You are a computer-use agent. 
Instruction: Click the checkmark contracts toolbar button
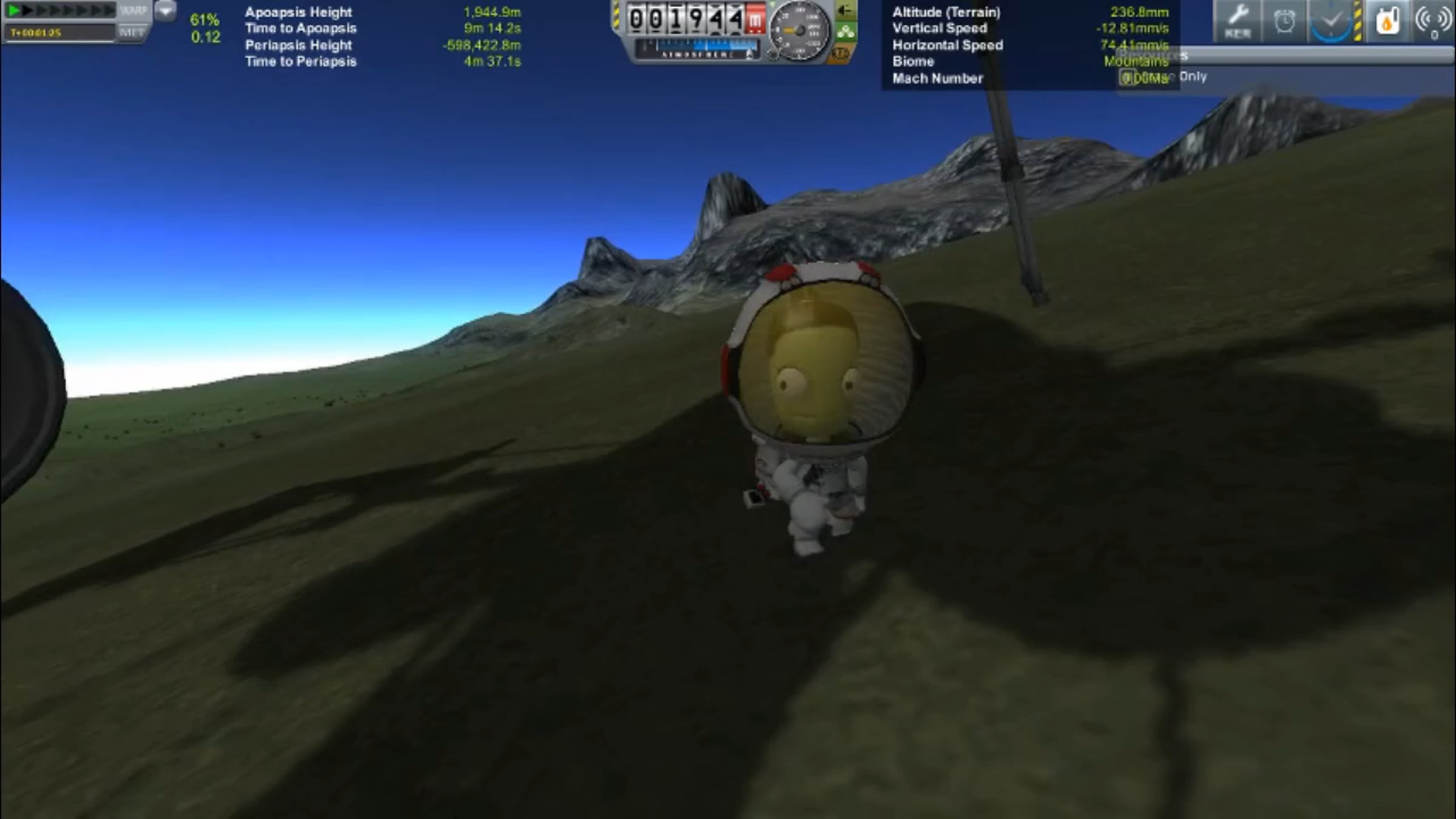(x=1330, y=22)
